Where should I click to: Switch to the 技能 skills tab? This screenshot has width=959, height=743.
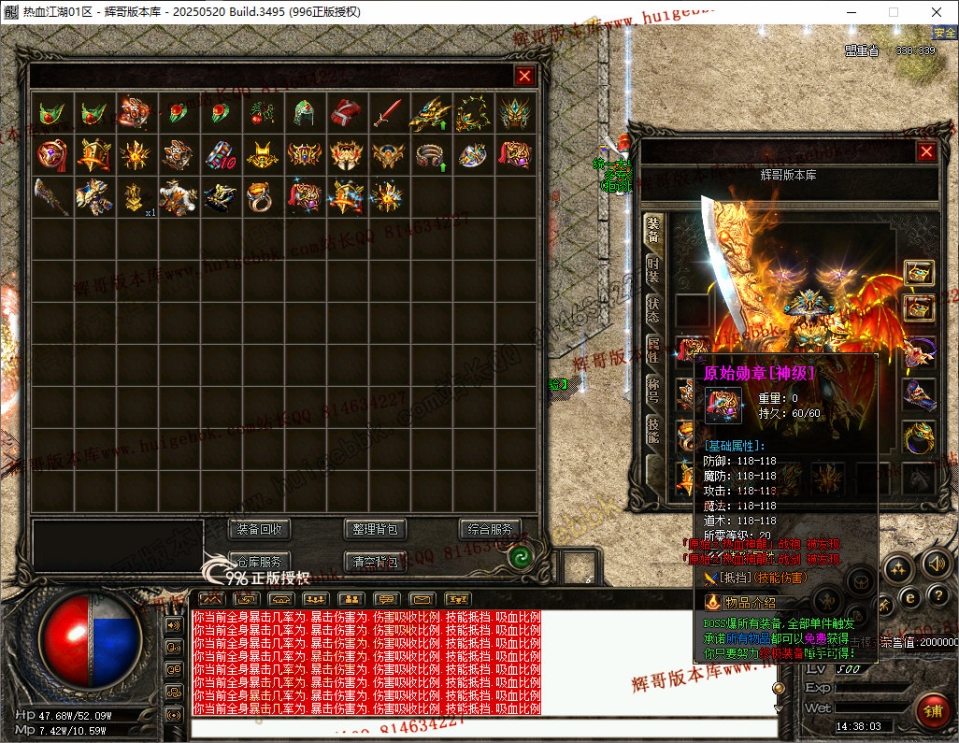(652, 430)
